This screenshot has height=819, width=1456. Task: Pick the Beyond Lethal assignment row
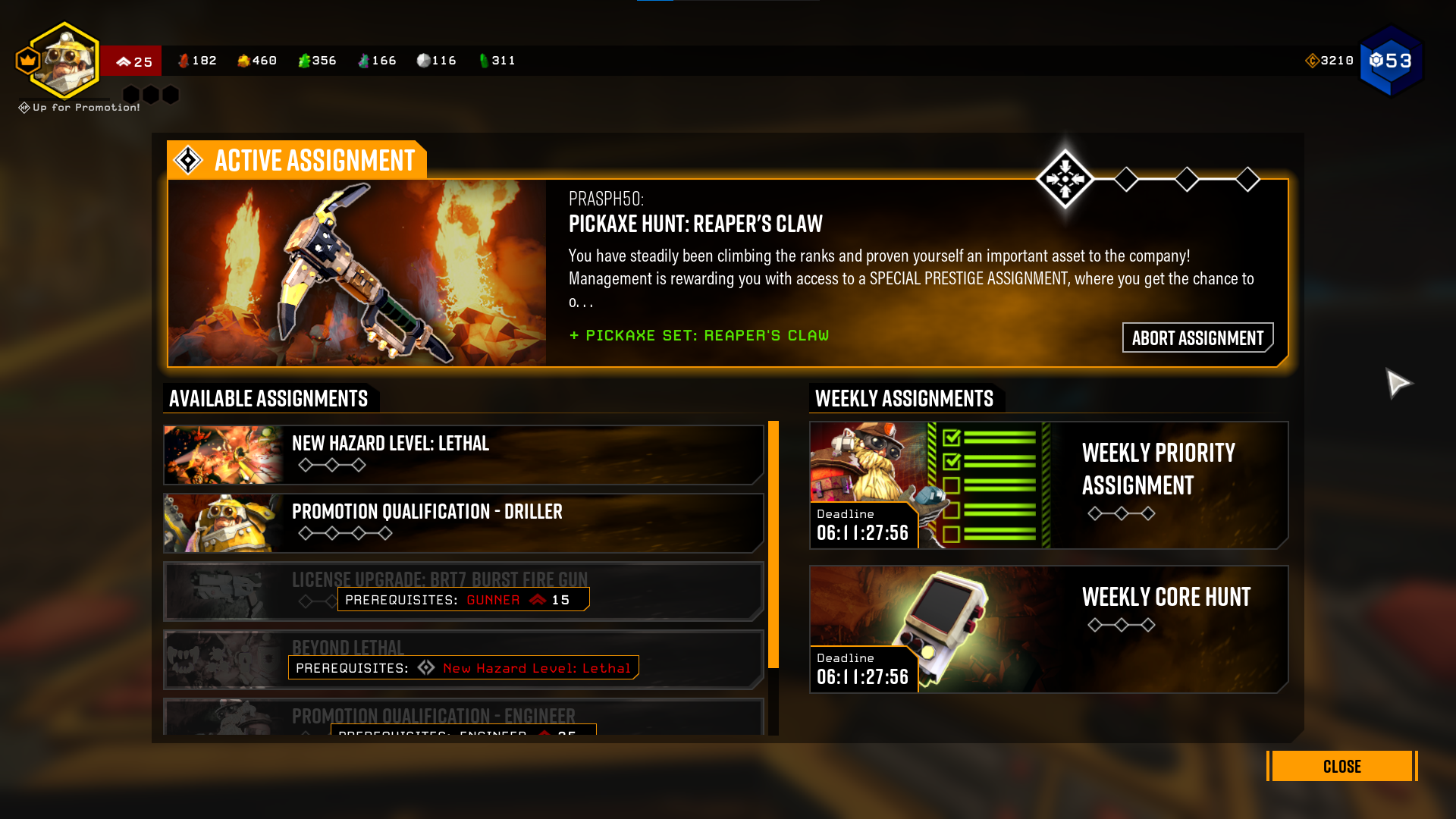[463, 659]
